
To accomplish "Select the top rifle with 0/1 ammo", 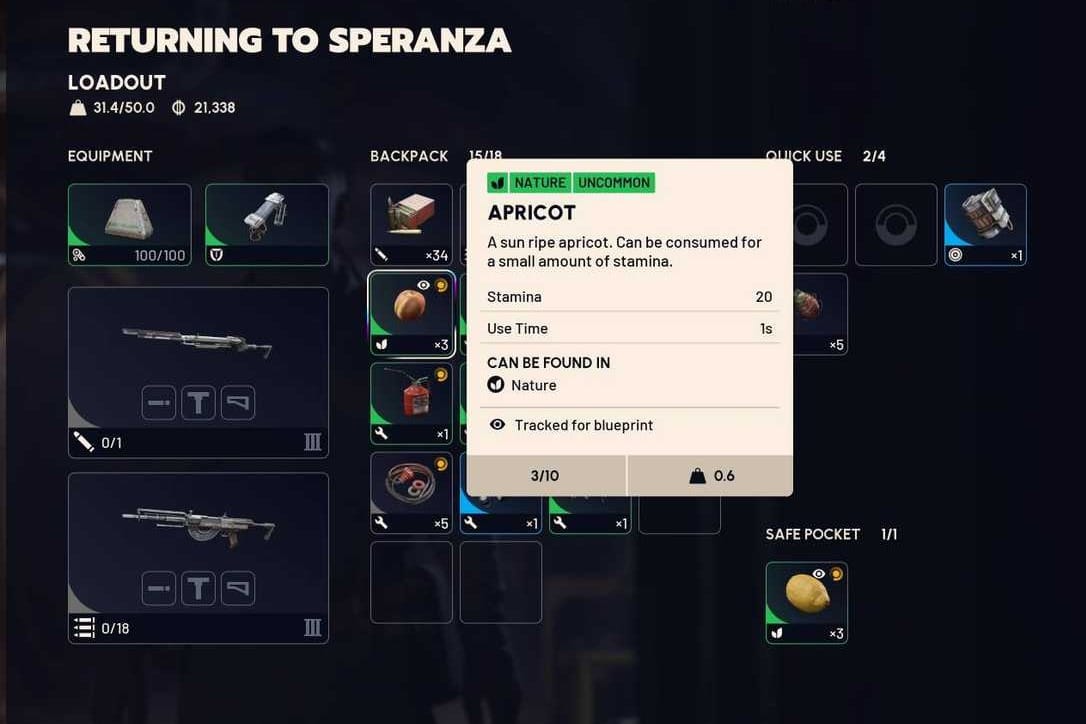I will coord(198,345).
